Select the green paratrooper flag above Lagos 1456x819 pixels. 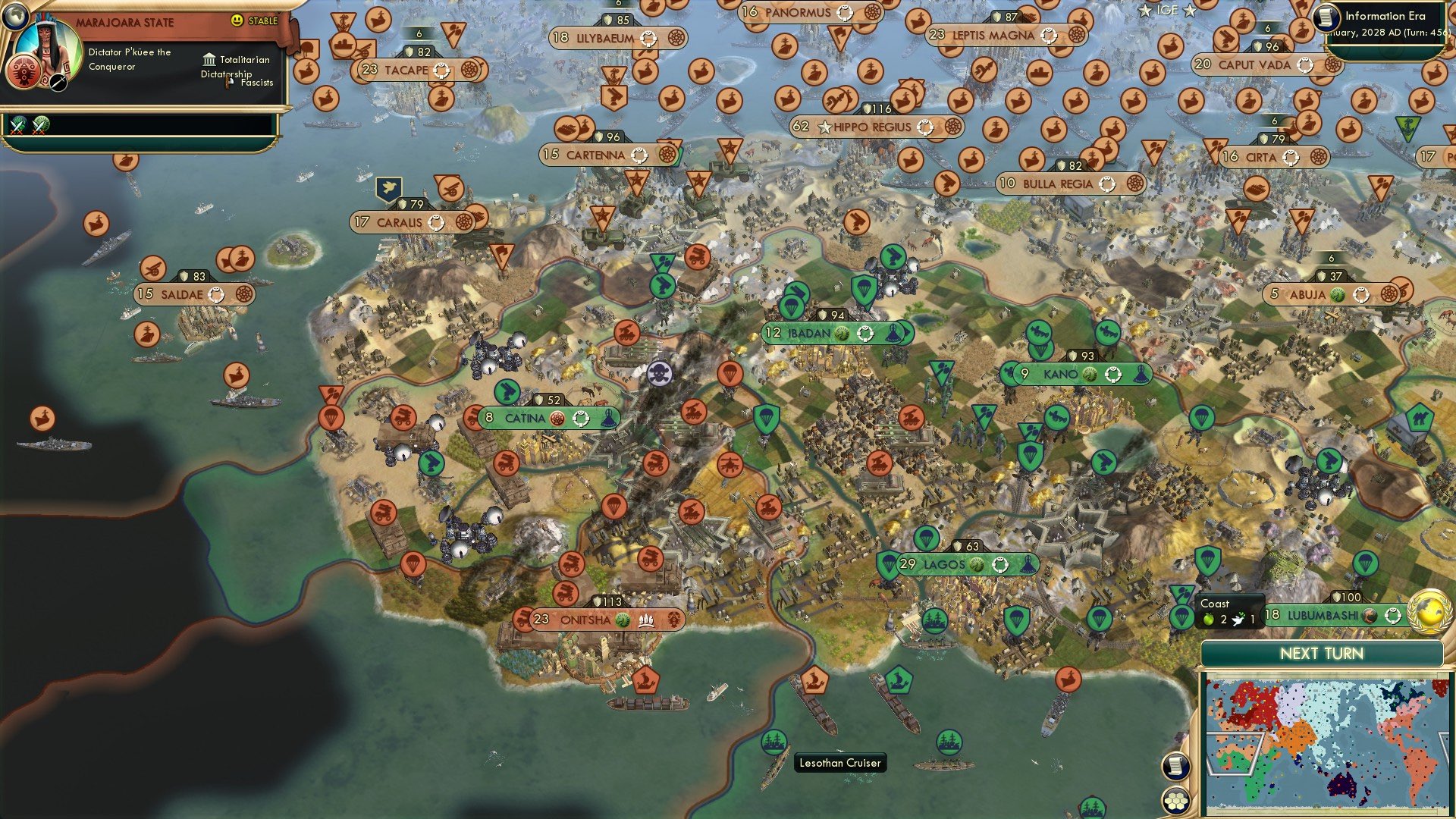(x=926, y=538)
